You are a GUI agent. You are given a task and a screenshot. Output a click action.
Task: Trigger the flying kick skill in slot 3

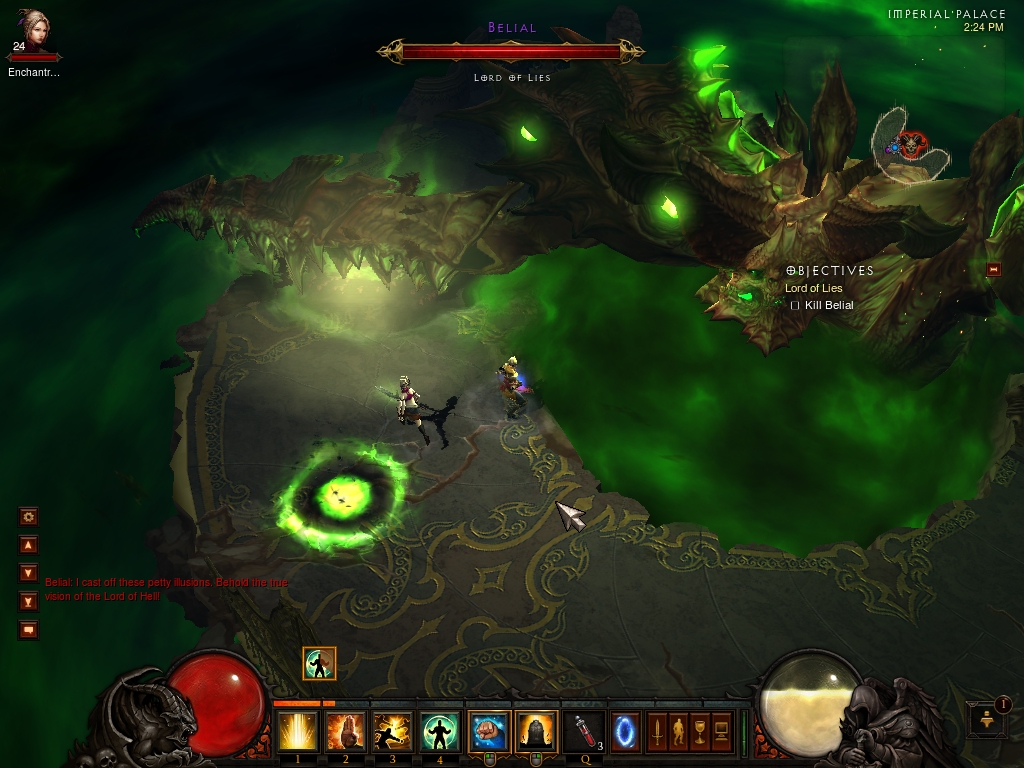(392, 731)
